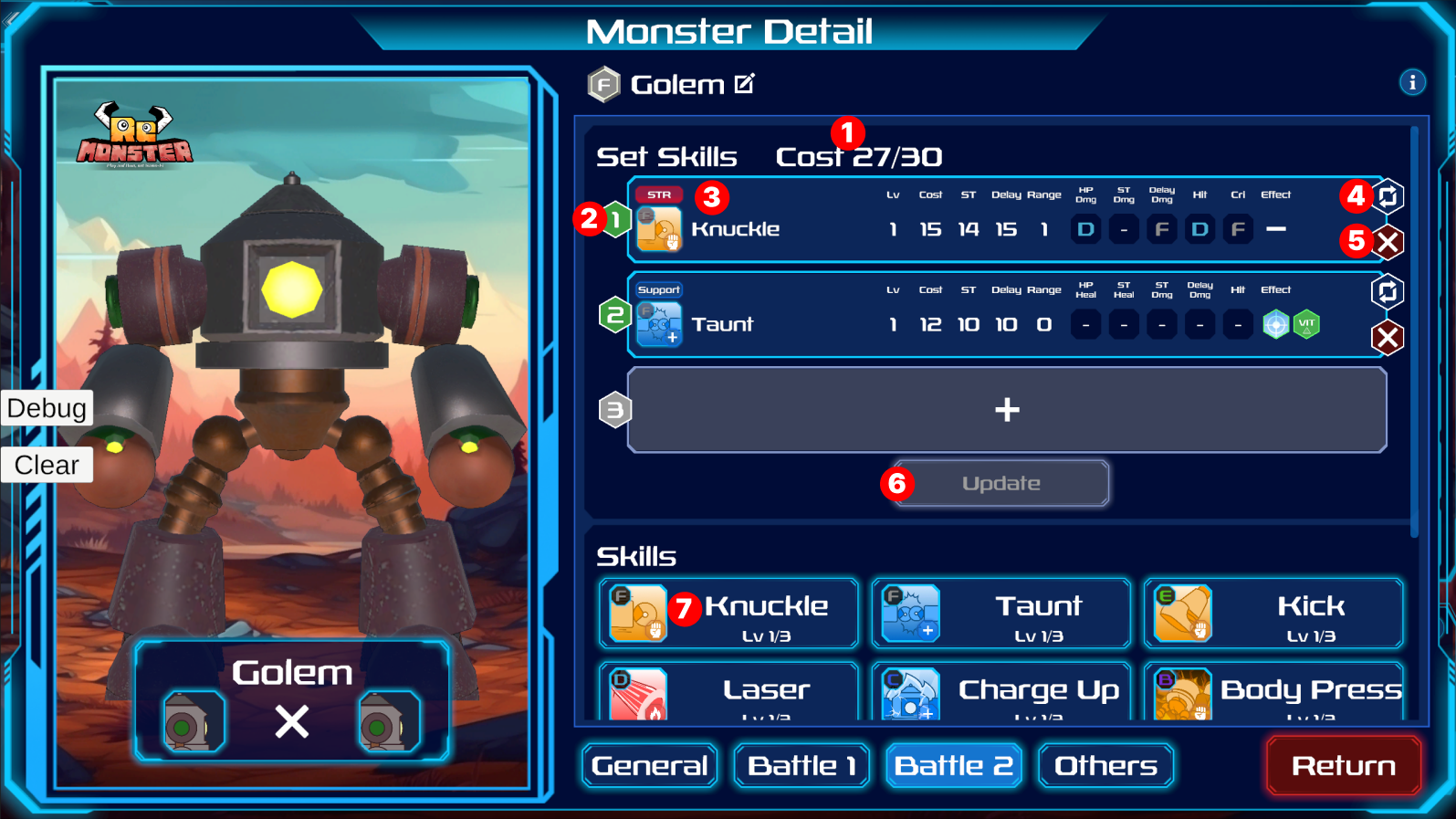Image resolution: width=1456 pixels, height=819 pixels.
Task: Choose Knuckle from the Skills list
Action: pos(728,614)
